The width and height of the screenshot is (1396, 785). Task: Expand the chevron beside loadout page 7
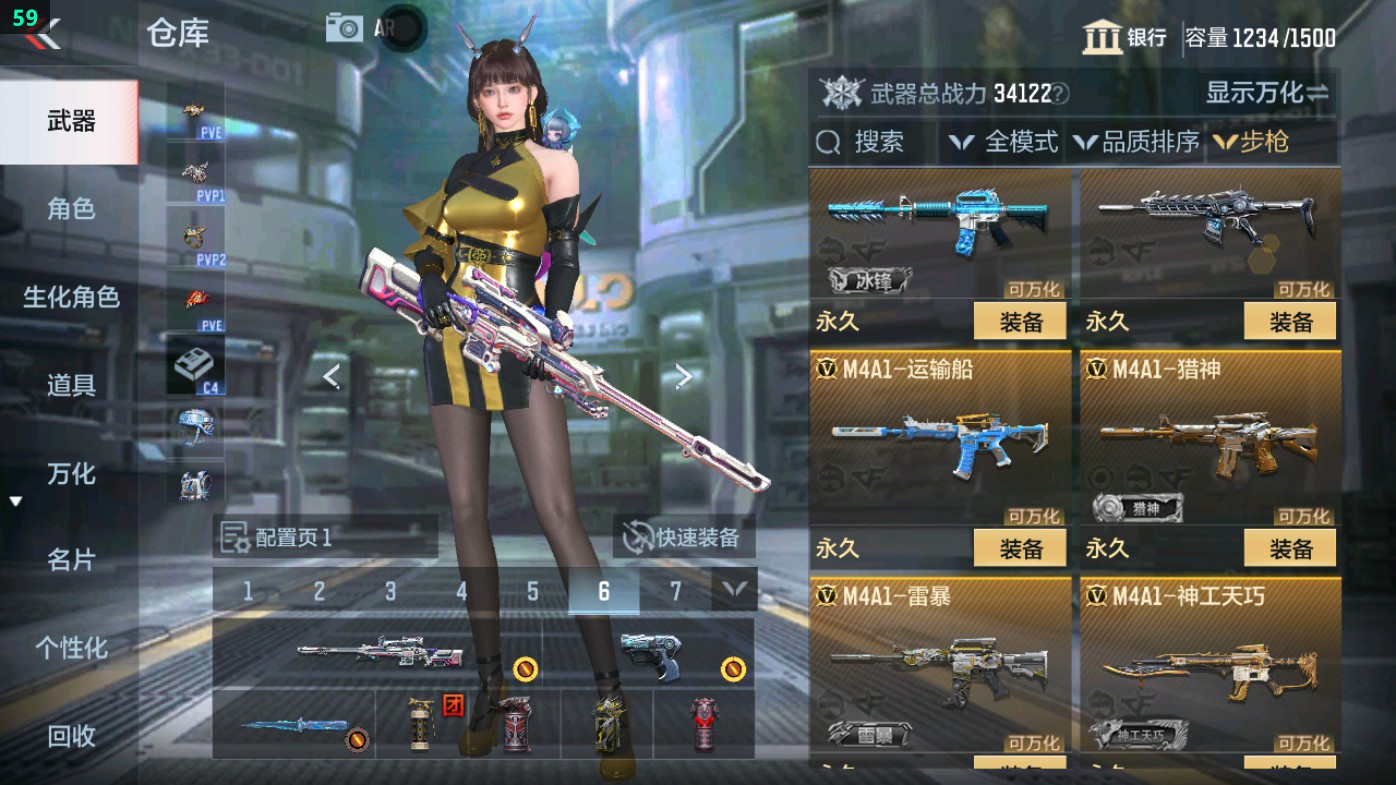[733, 591]
